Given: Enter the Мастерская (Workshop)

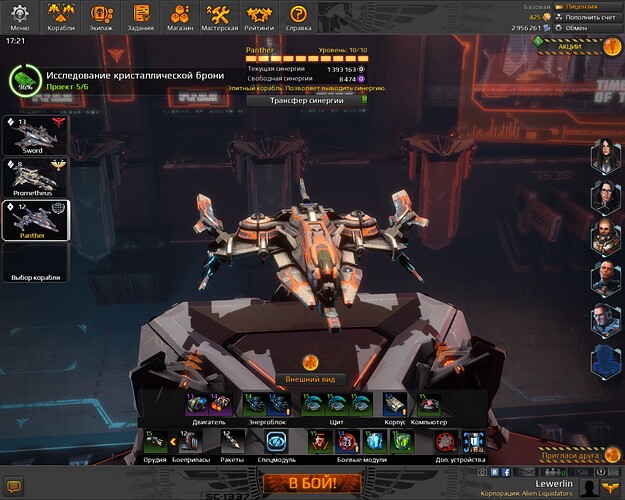Looking at the screenshot, I should [x=220, y=15].
